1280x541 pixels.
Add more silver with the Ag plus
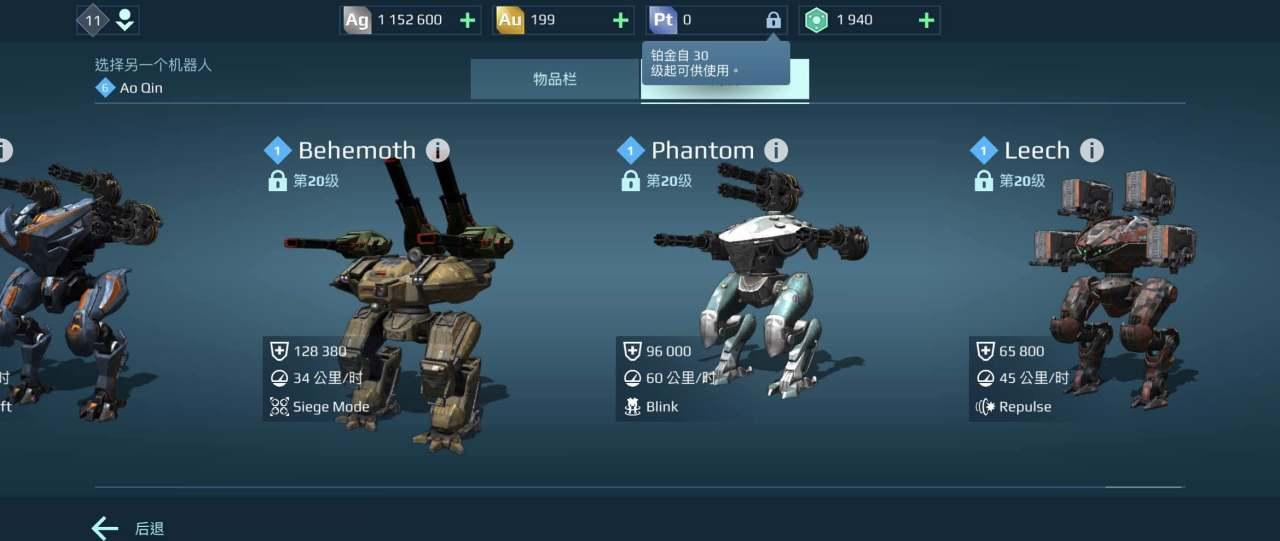pyautogui.click(x=467, y=20)
